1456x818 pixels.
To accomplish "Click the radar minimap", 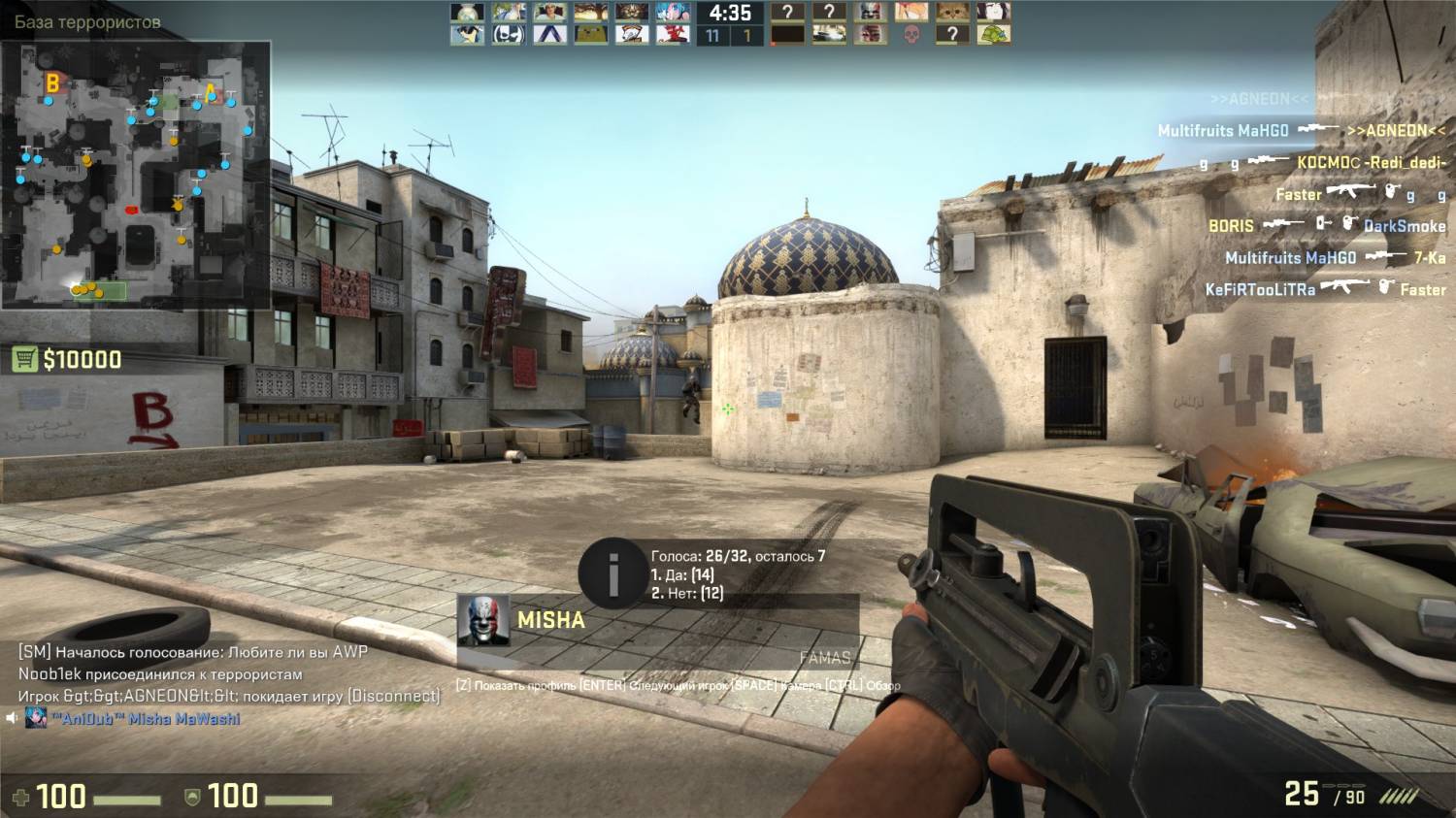I will point(135,175).
